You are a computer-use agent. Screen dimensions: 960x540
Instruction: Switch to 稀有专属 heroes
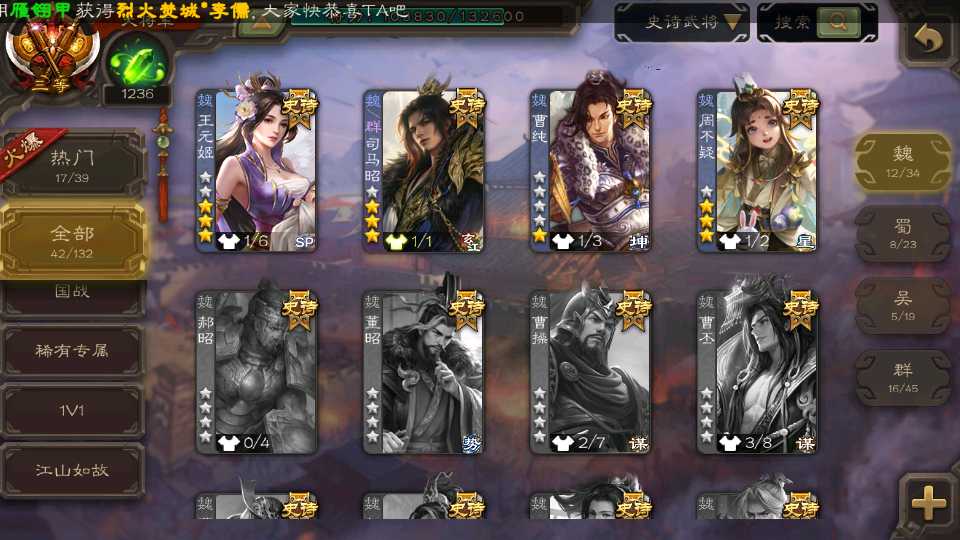coord(72,351)
